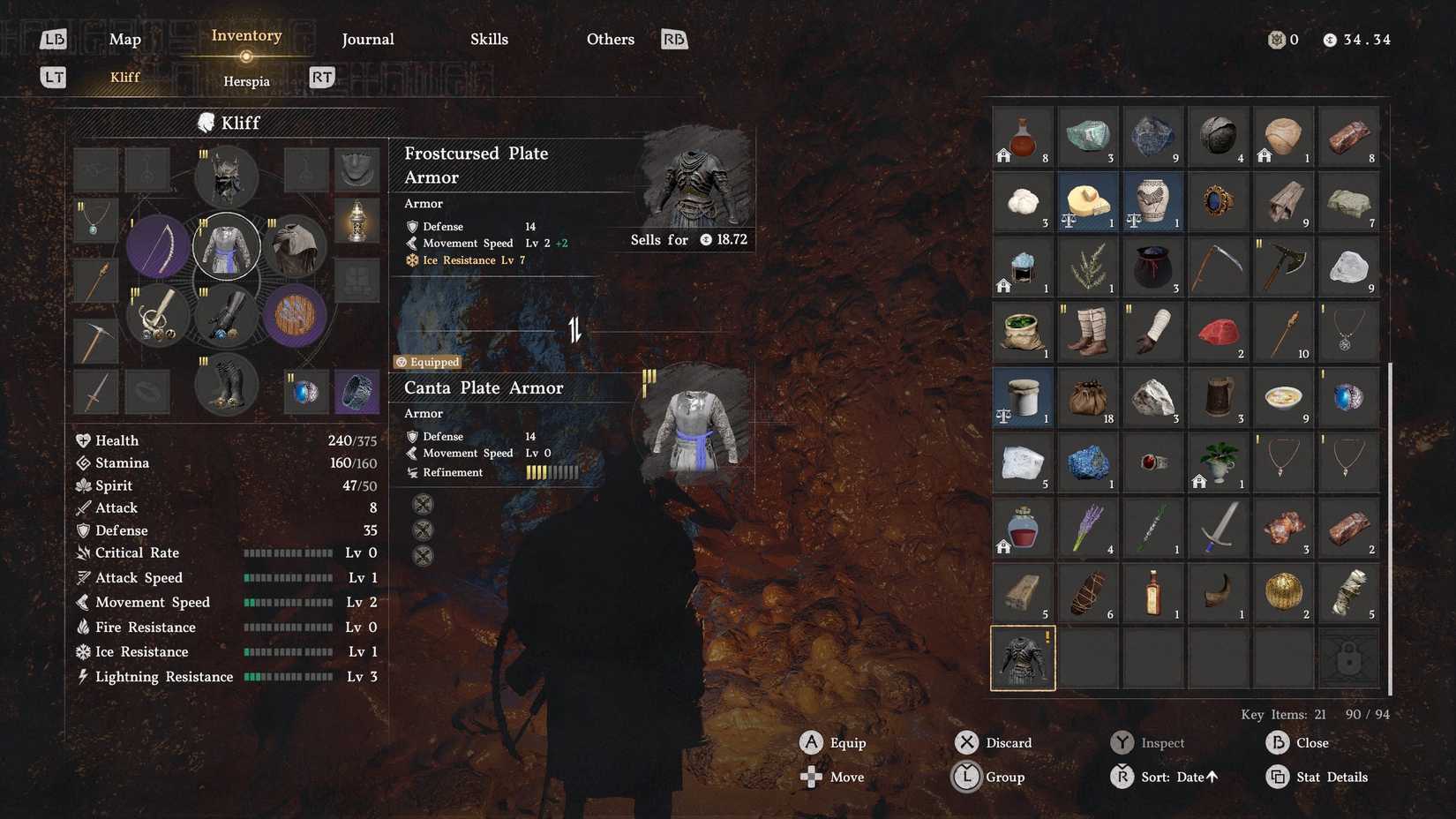The image size is (1456, 819).
Task: Open the Skills tab
Action: click(x=490, y=39)
